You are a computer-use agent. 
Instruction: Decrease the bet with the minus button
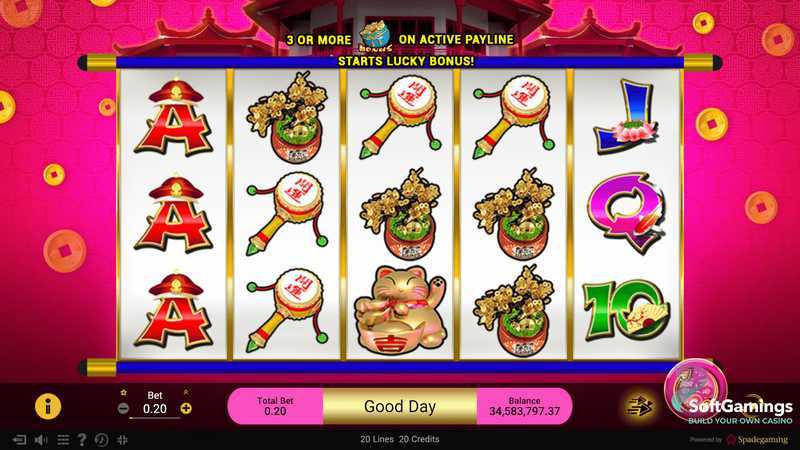point(123,408)
